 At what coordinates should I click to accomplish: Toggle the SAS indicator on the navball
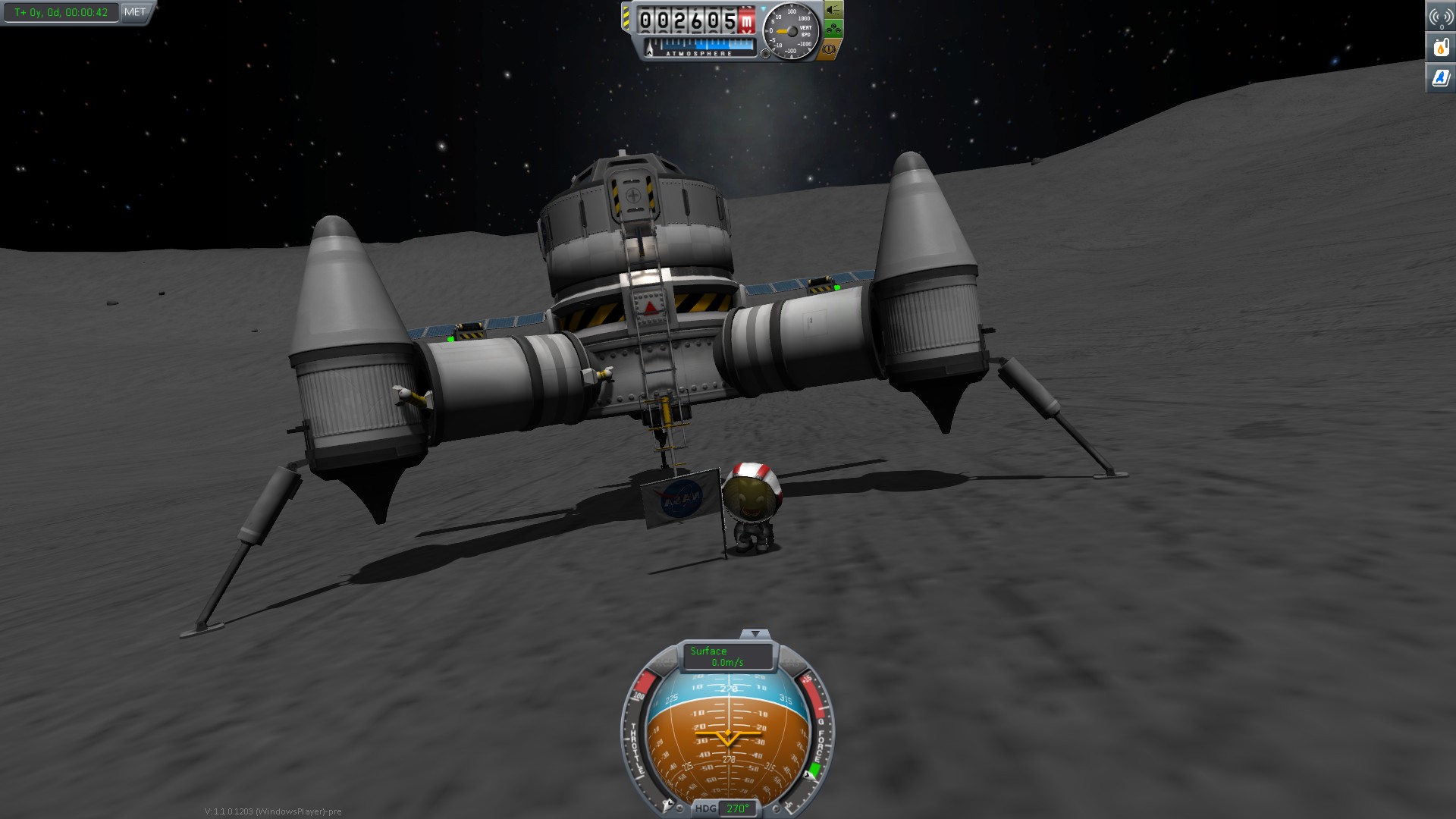click(x=790, y=661)
